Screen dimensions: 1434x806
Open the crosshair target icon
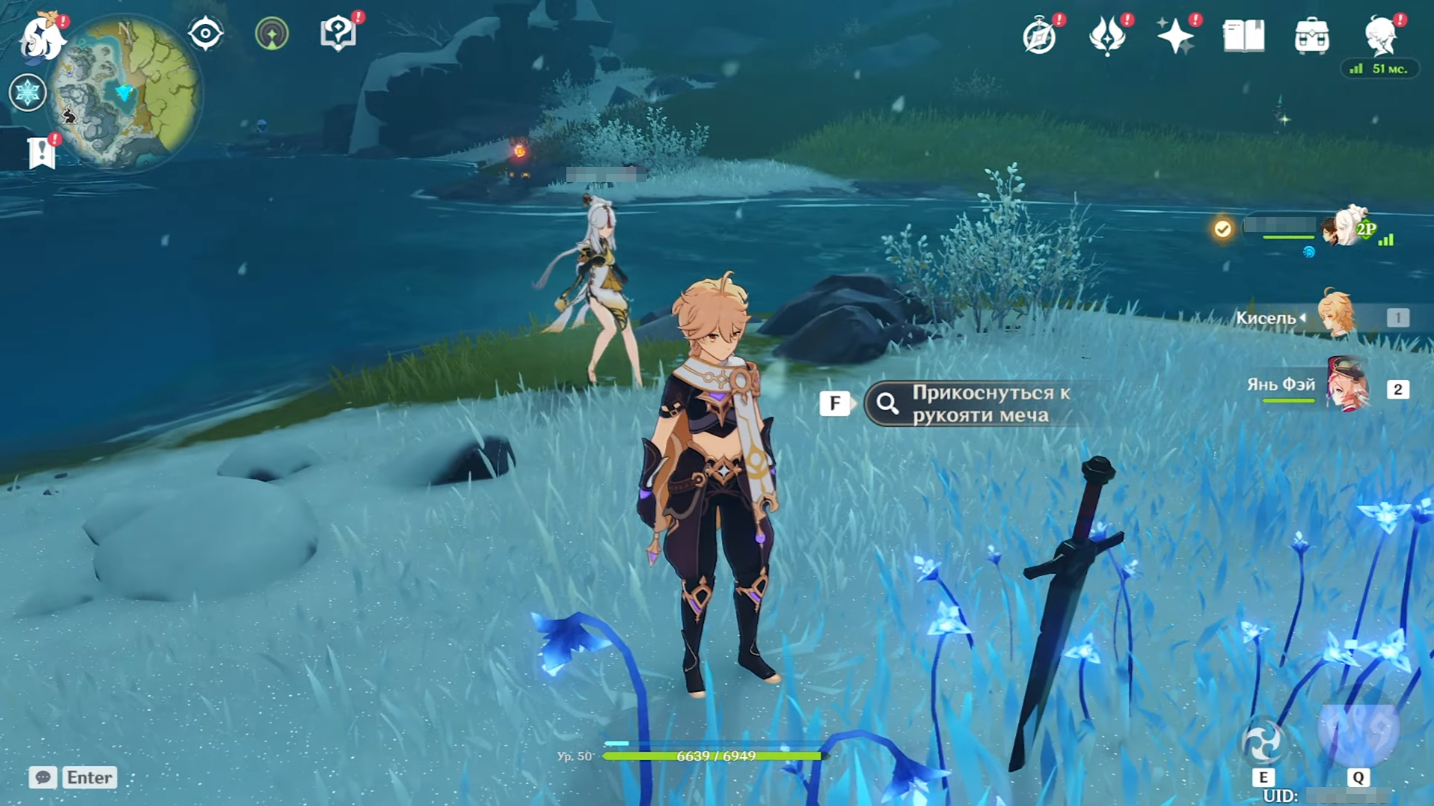(x=205, y=34)
